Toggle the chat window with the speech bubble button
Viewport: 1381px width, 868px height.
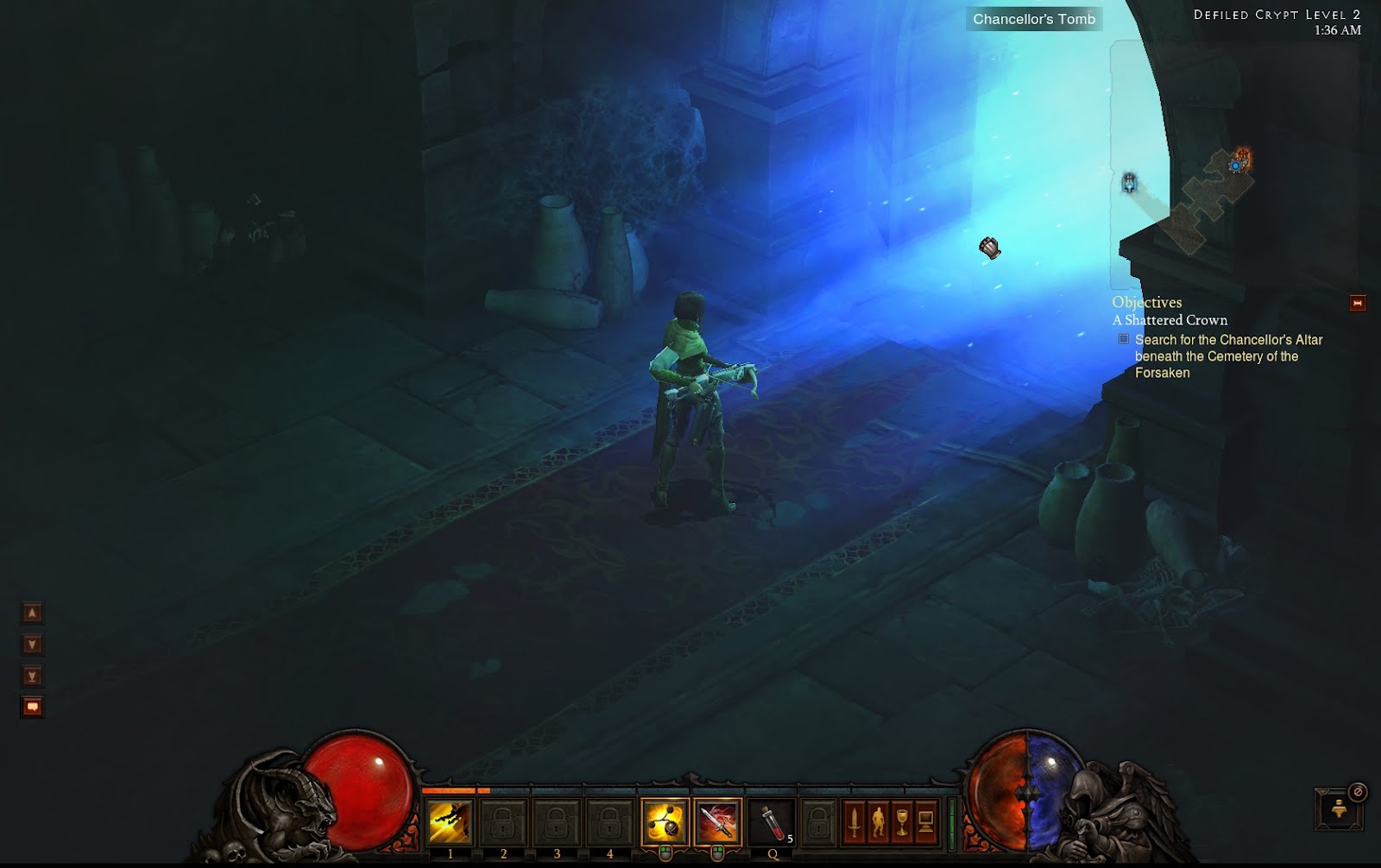[x=31, y=705]
